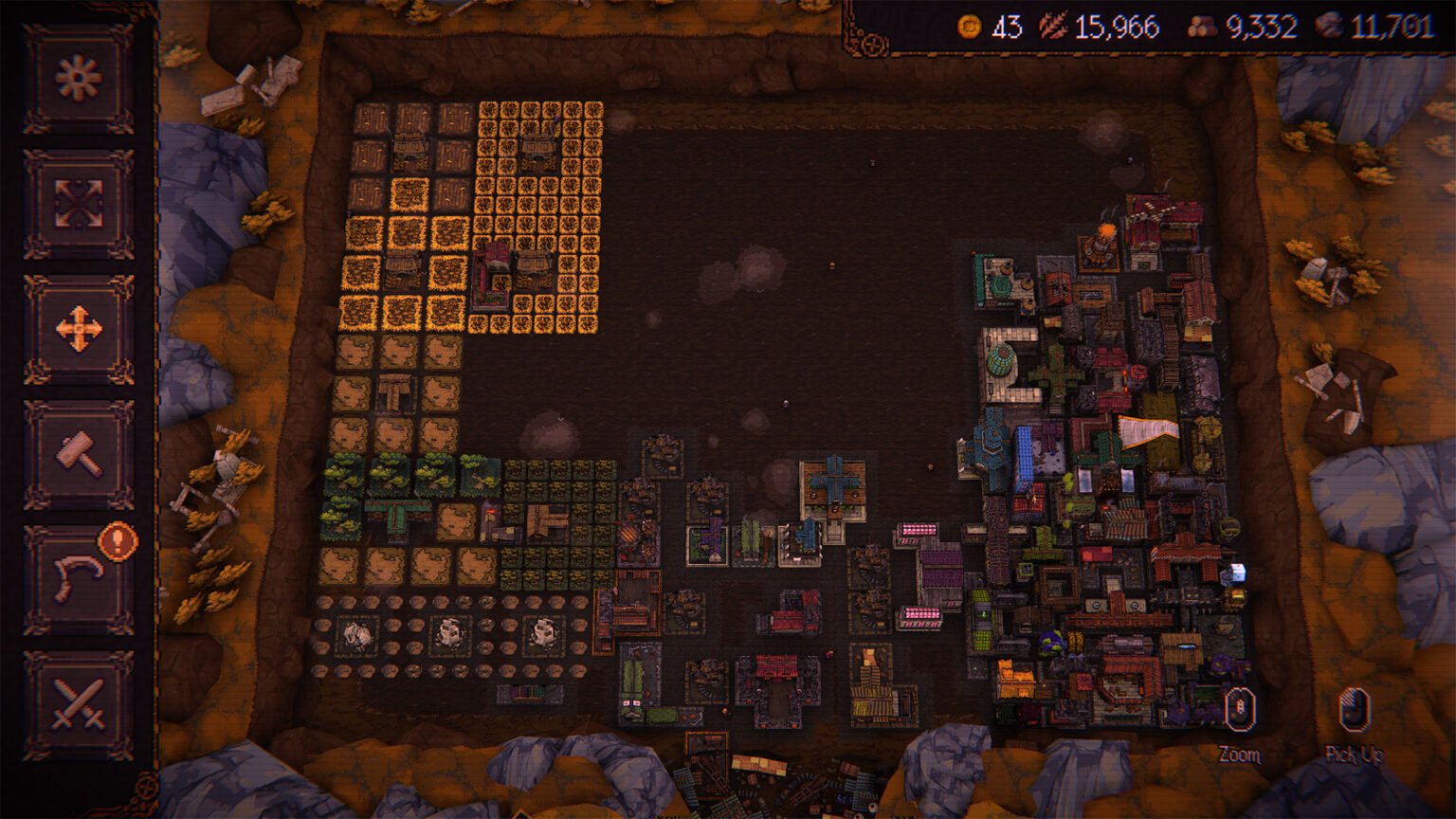Click the inward-pointing arrows button
Image resolution: width=1456 pixels, height=819 pixels.
click(78, 204)
